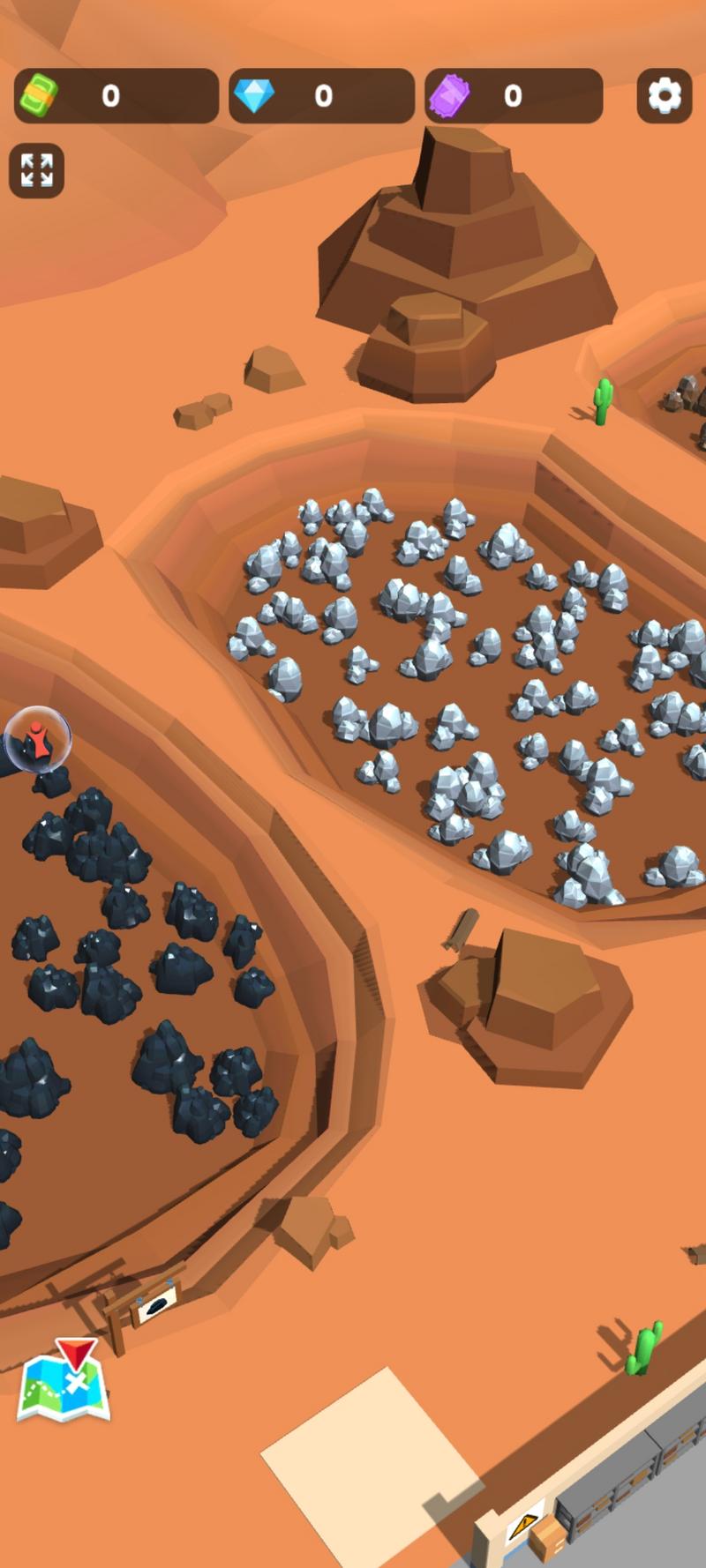Tap the player location bubble marker
This screenshot has height=1568, width=706.
point(37,739)
